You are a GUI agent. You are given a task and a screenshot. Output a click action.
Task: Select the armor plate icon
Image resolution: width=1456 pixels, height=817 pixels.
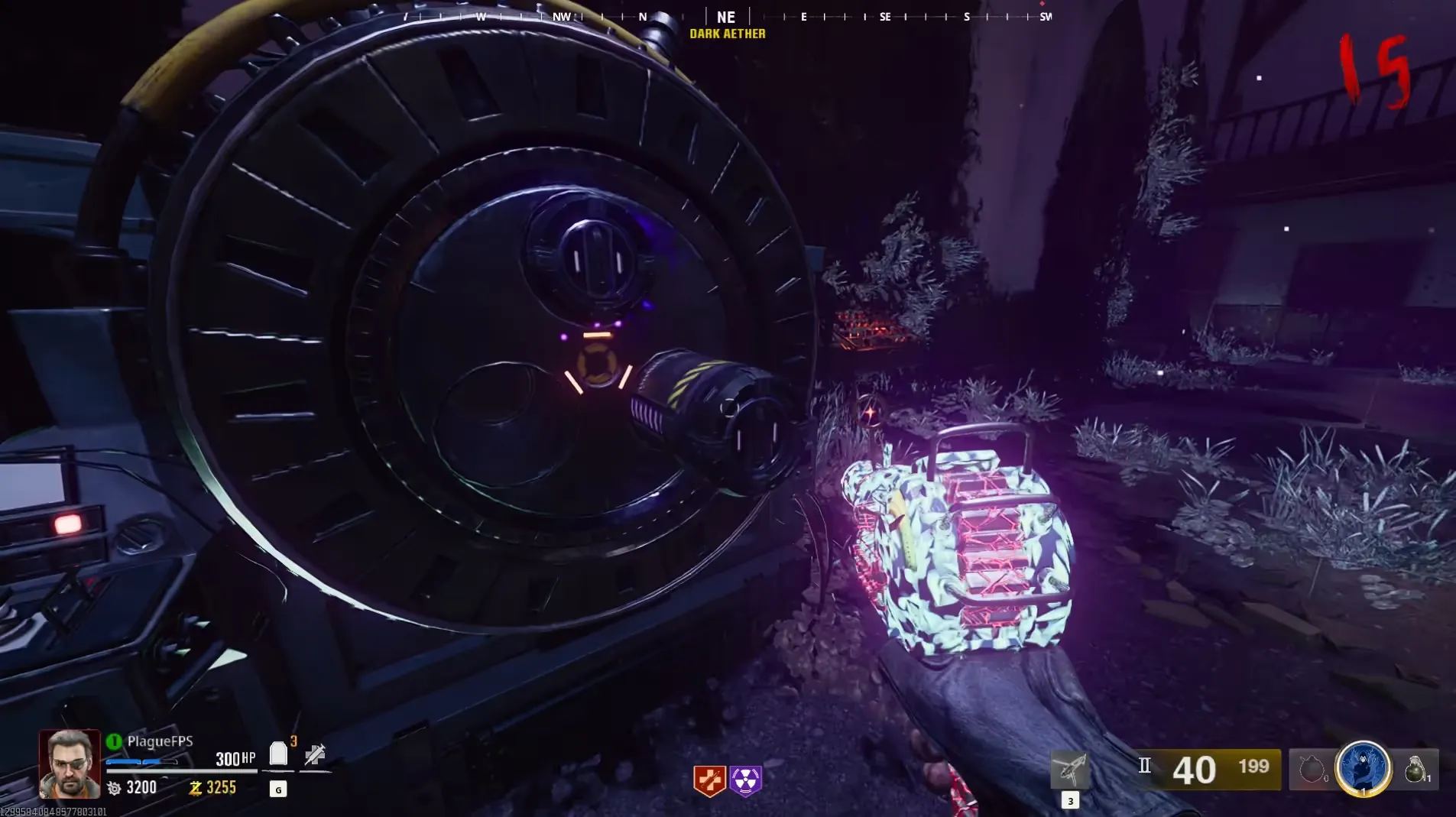click(278, 754)
